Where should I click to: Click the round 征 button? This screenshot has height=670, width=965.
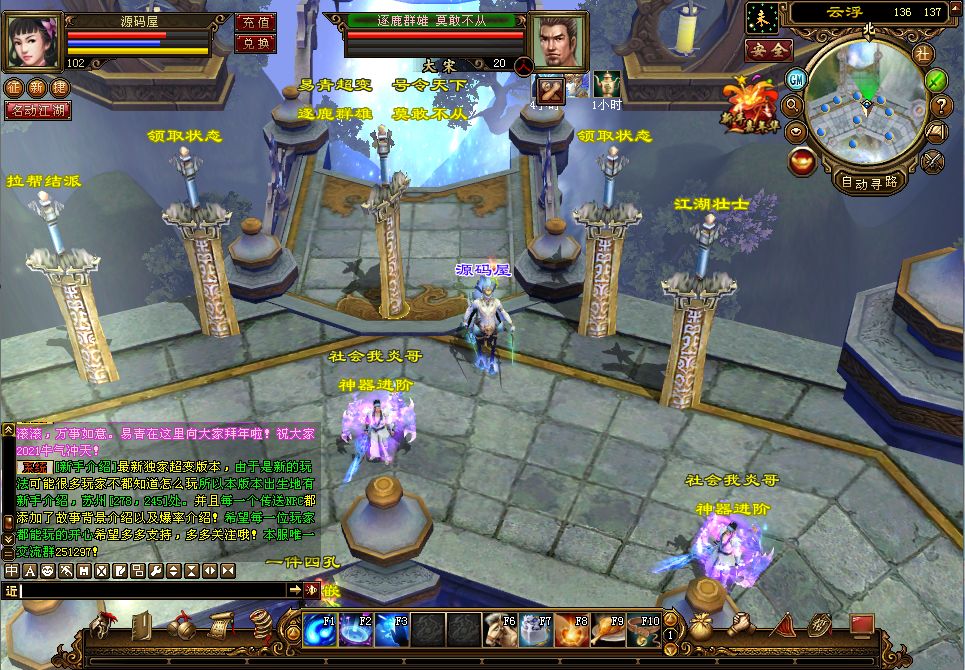point(13,88)
